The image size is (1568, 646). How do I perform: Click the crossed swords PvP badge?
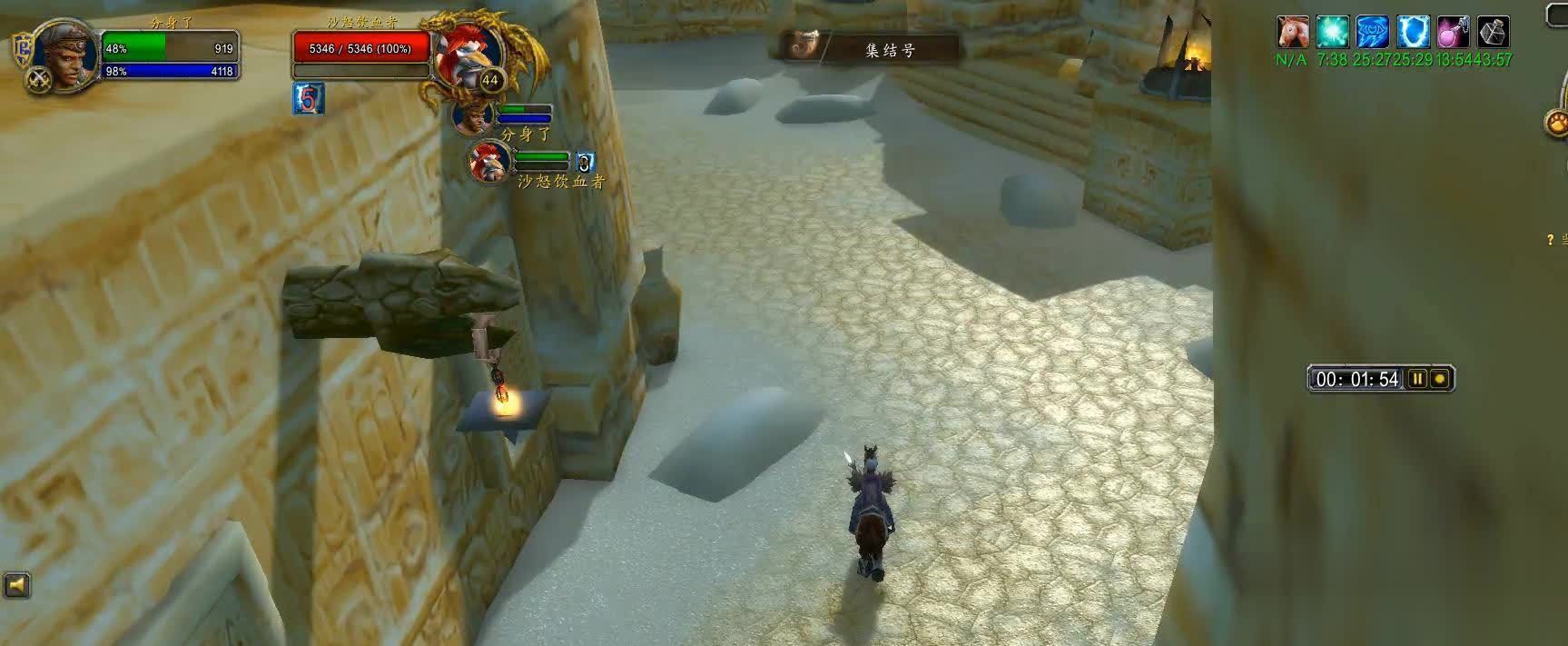(x=39, y=78)
